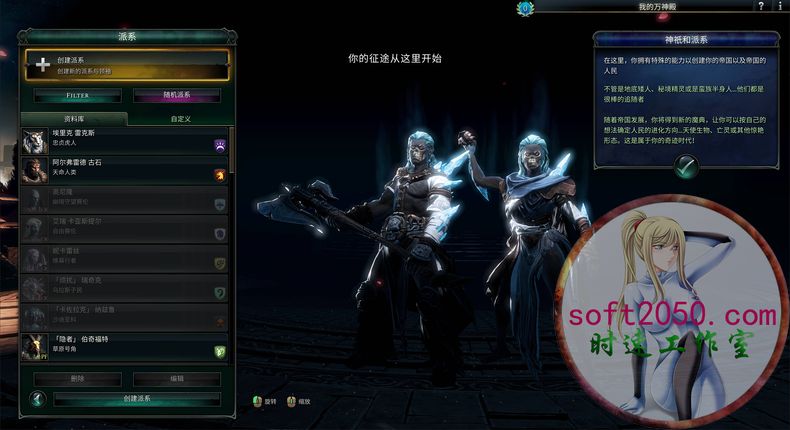790x430 pixels.
Task: Generate a random faction with 随机派系
Action: coord(177,96)
